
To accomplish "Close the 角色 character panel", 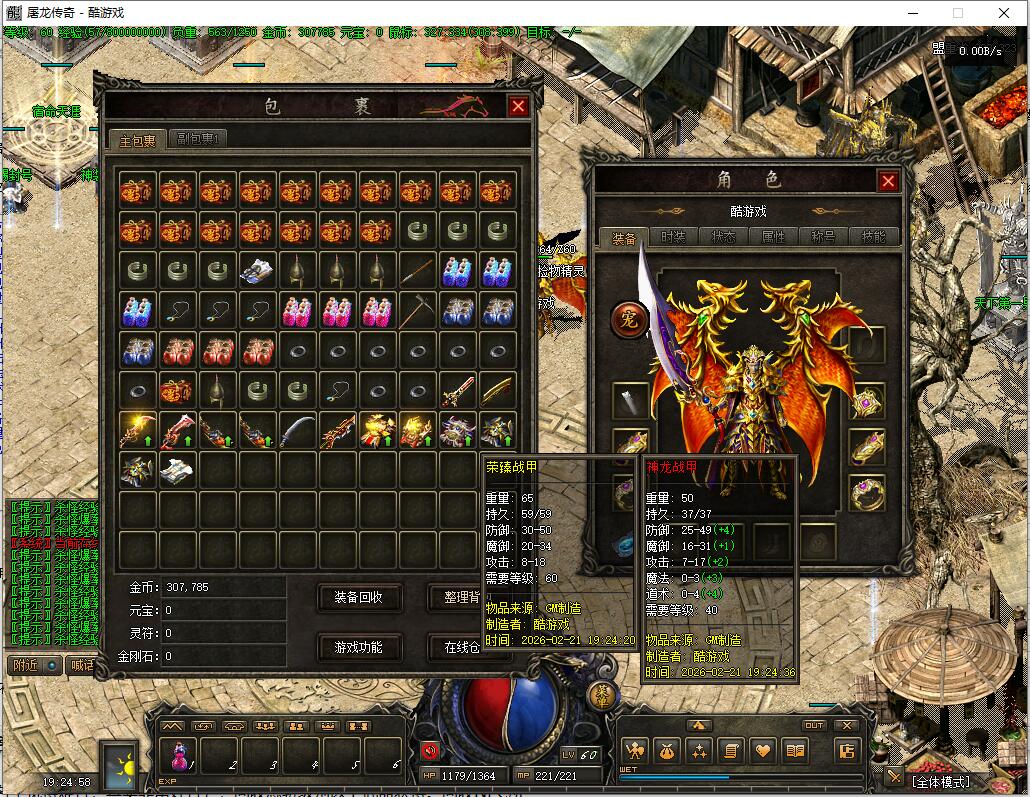I will 887,180.
